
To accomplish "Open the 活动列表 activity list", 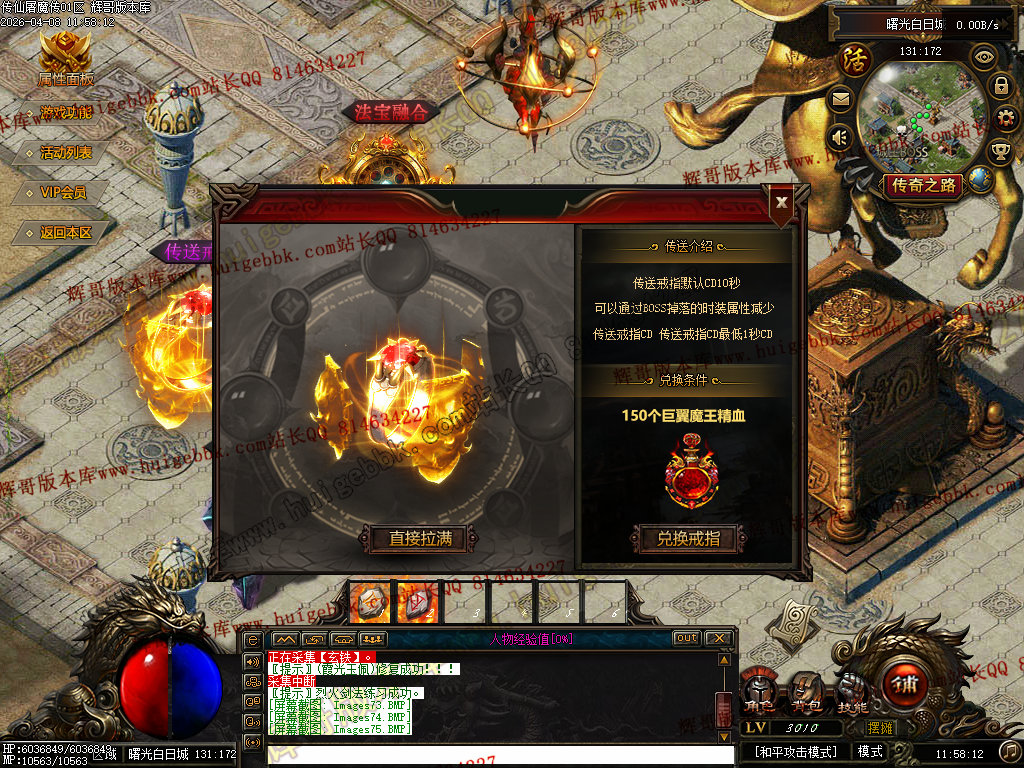I will click(x=66, y=153).
